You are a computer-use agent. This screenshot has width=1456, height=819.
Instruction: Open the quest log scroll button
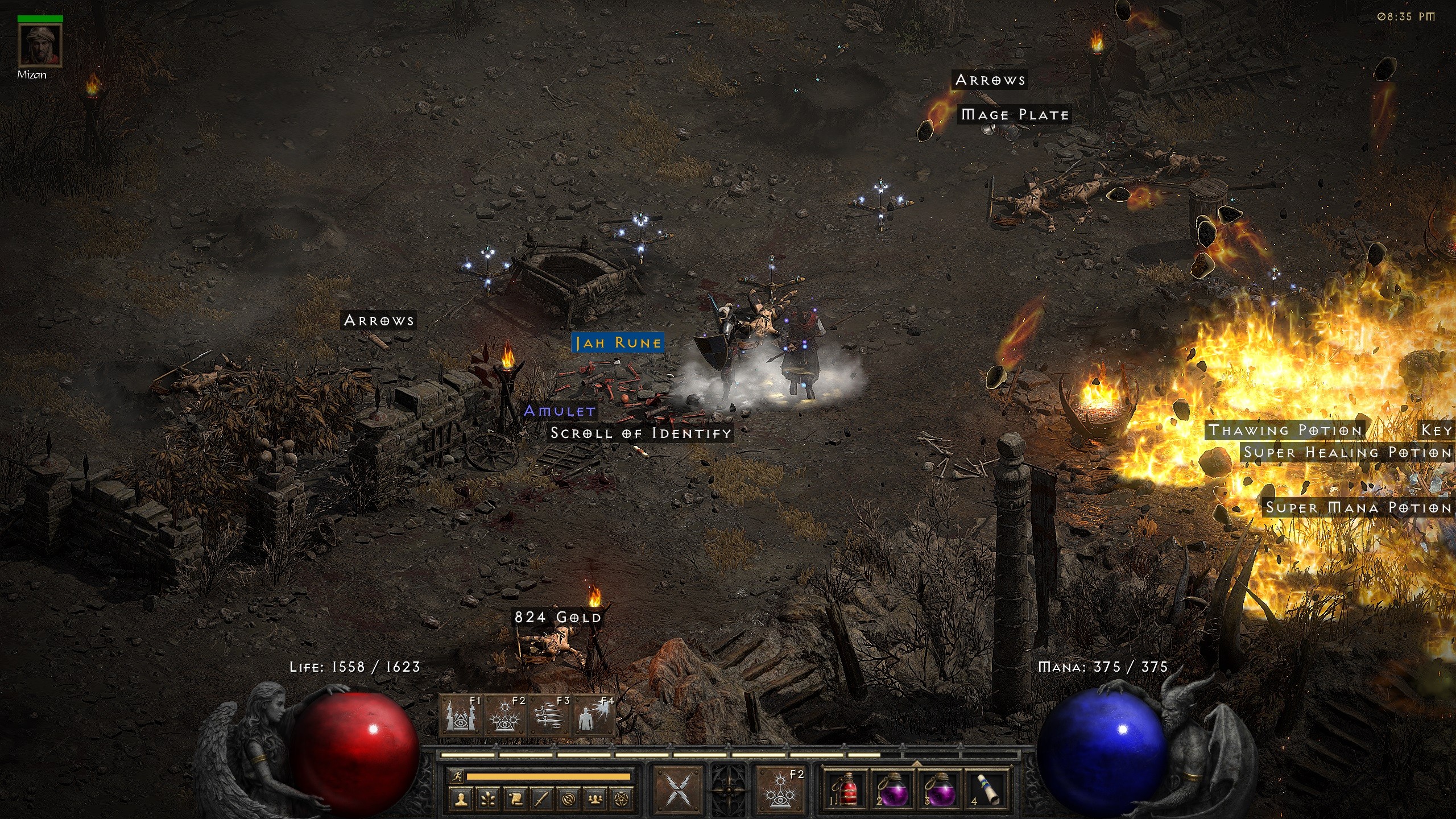pos(515,799)
